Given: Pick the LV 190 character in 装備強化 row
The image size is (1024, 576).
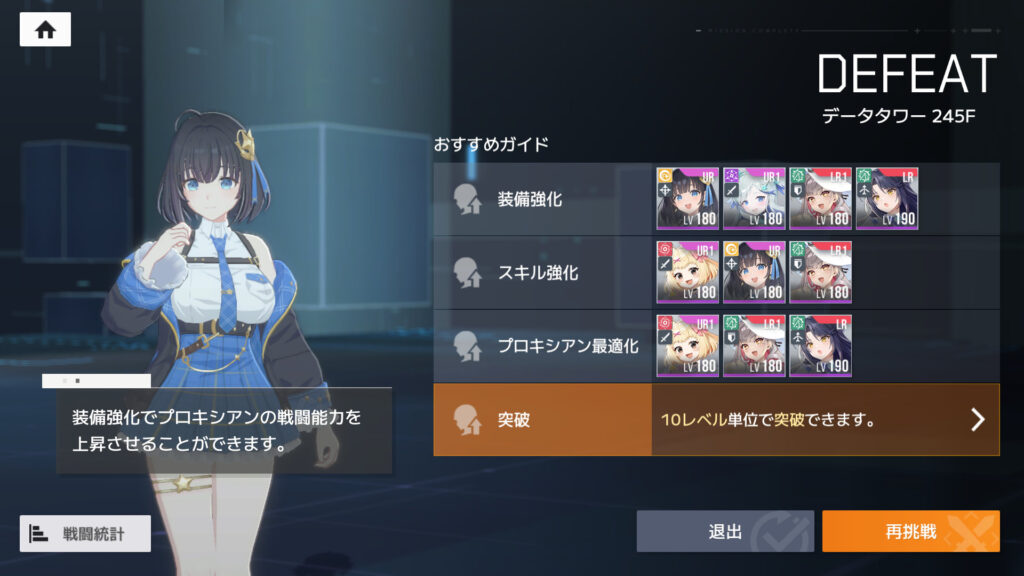Looking at the screenshot, I should pos(886,198).
